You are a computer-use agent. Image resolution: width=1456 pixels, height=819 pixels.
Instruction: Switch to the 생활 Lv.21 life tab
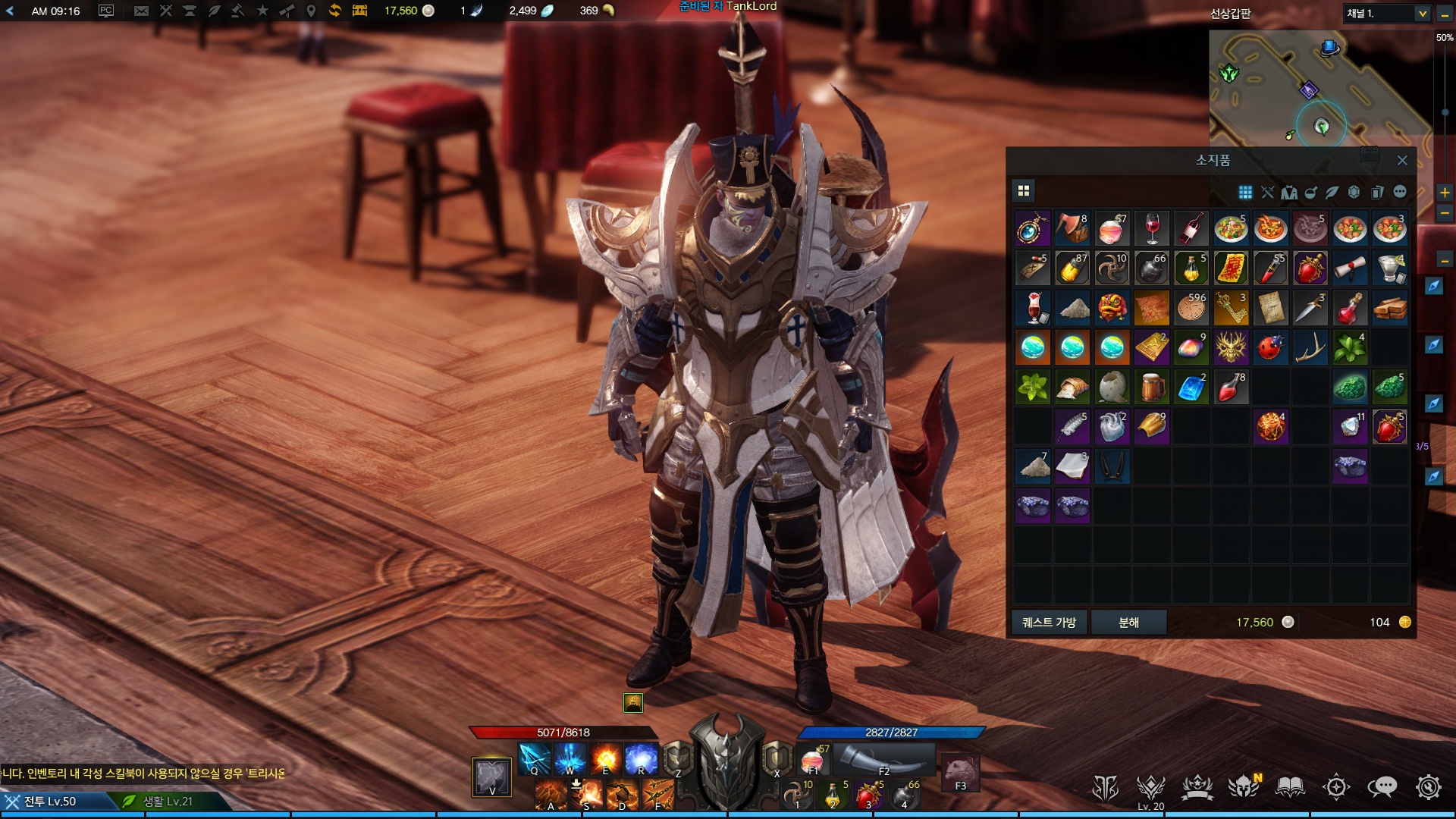167,801
